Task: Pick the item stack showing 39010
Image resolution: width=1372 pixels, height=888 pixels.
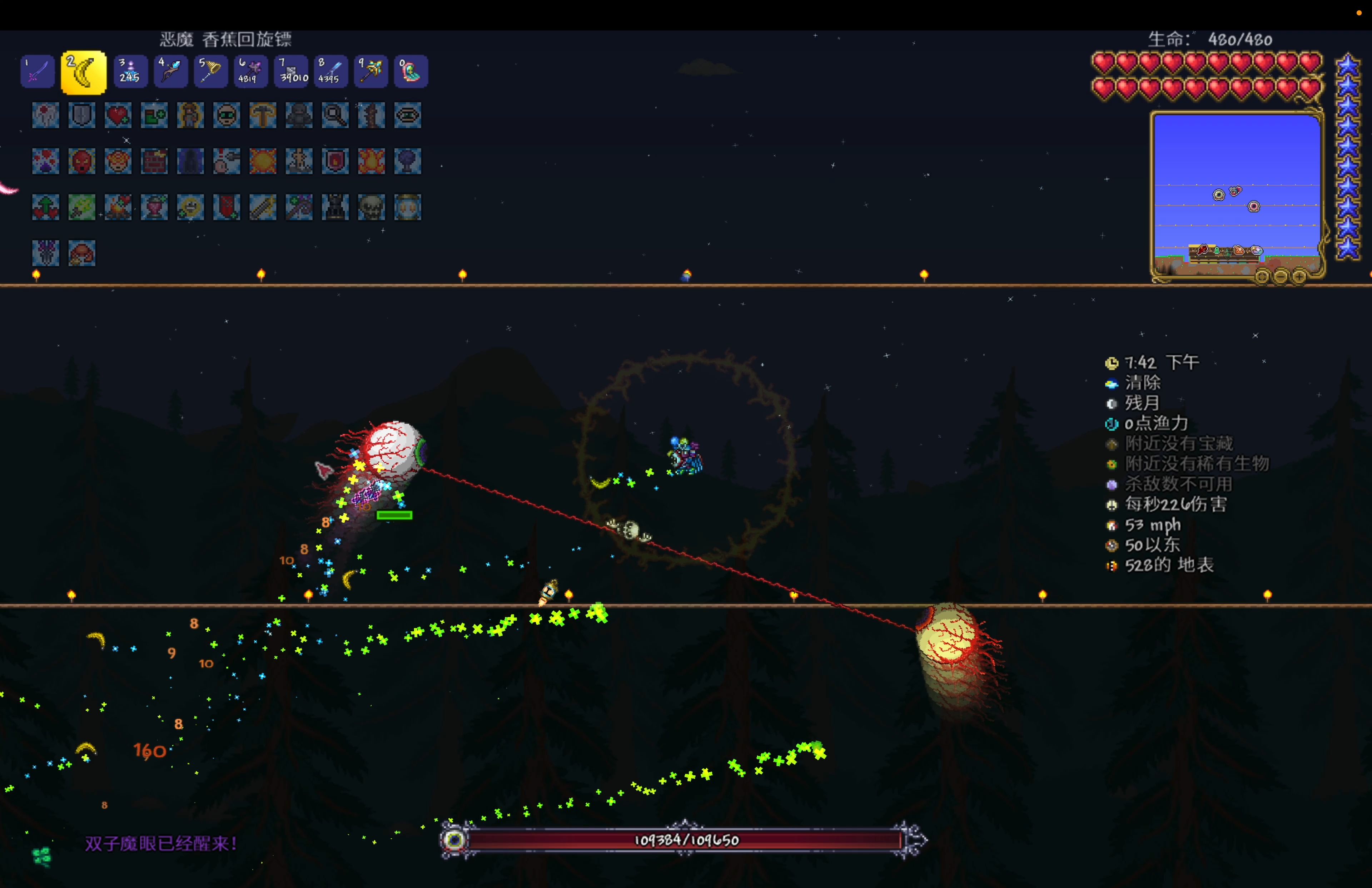Action: [291, 71]
